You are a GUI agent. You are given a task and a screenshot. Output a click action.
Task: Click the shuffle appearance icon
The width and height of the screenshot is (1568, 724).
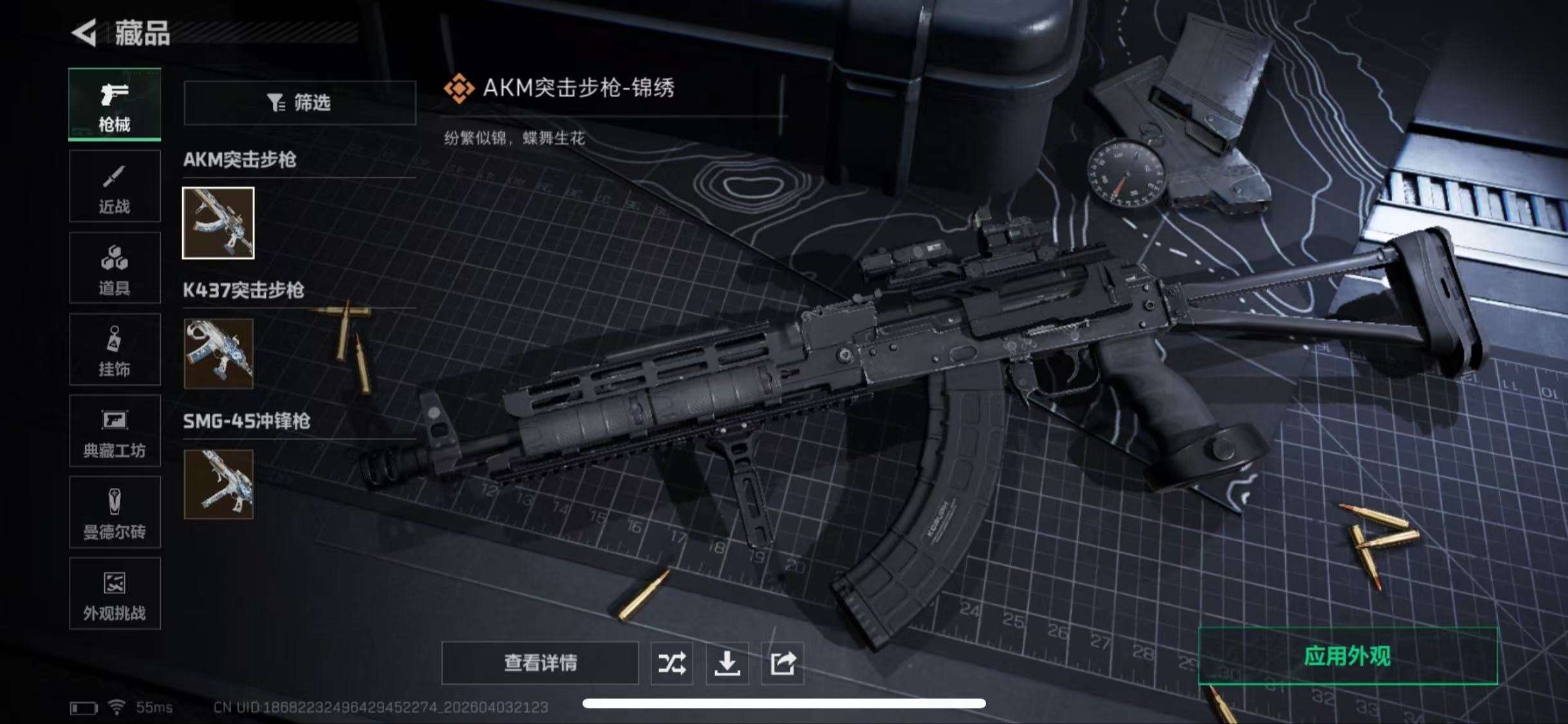pyautogui.click(x=671, y=663)
